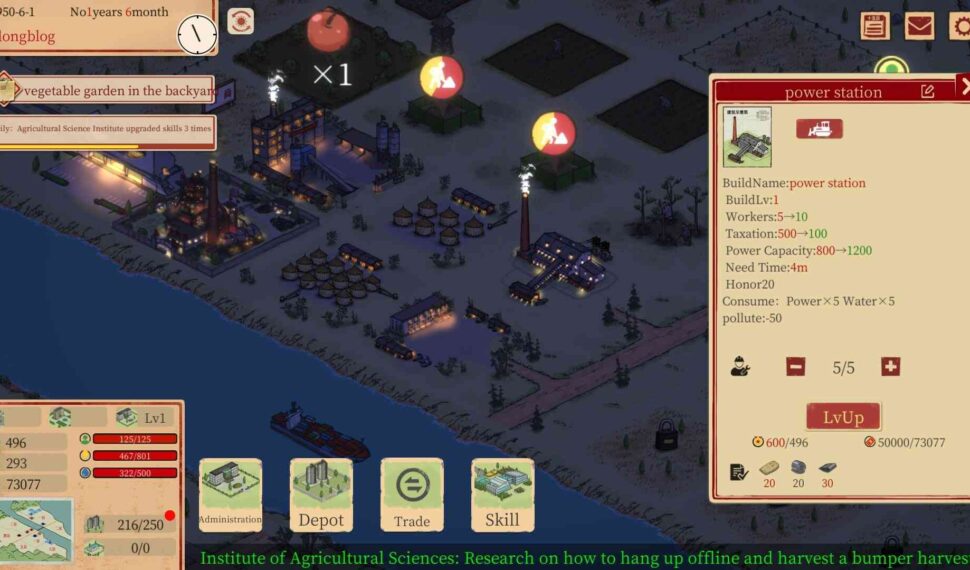Screen dimensions: 970x570
Task: Open the task list document icon
Action: click(875, 26)
